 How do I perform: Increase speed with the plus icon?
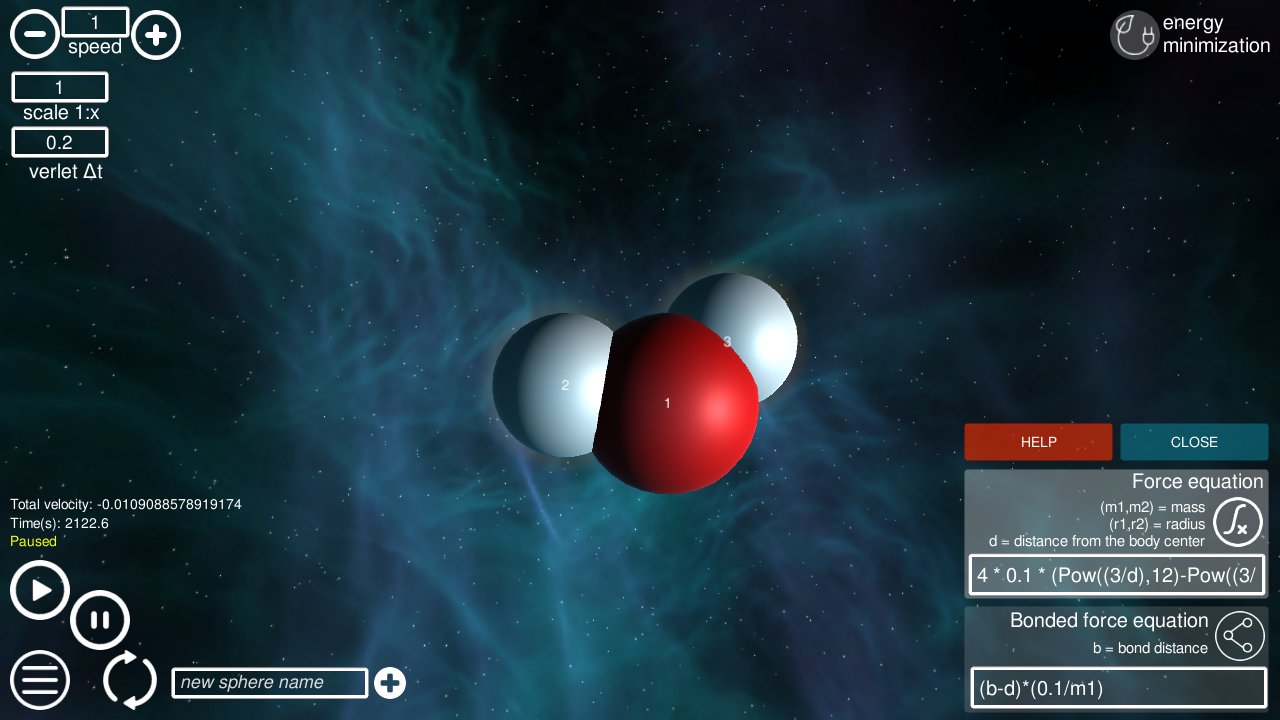pyautogui.click(x=156, y=33)
